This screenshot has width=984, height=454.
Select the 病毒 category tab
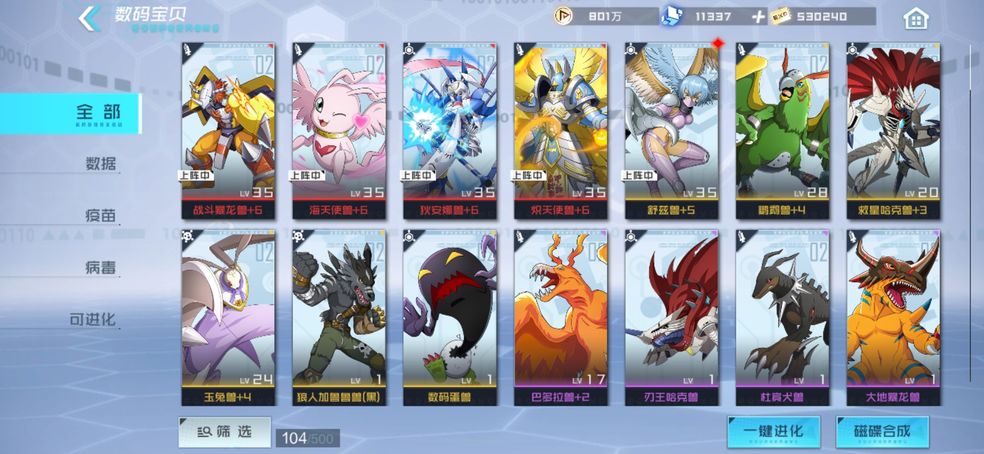(100, 268)
